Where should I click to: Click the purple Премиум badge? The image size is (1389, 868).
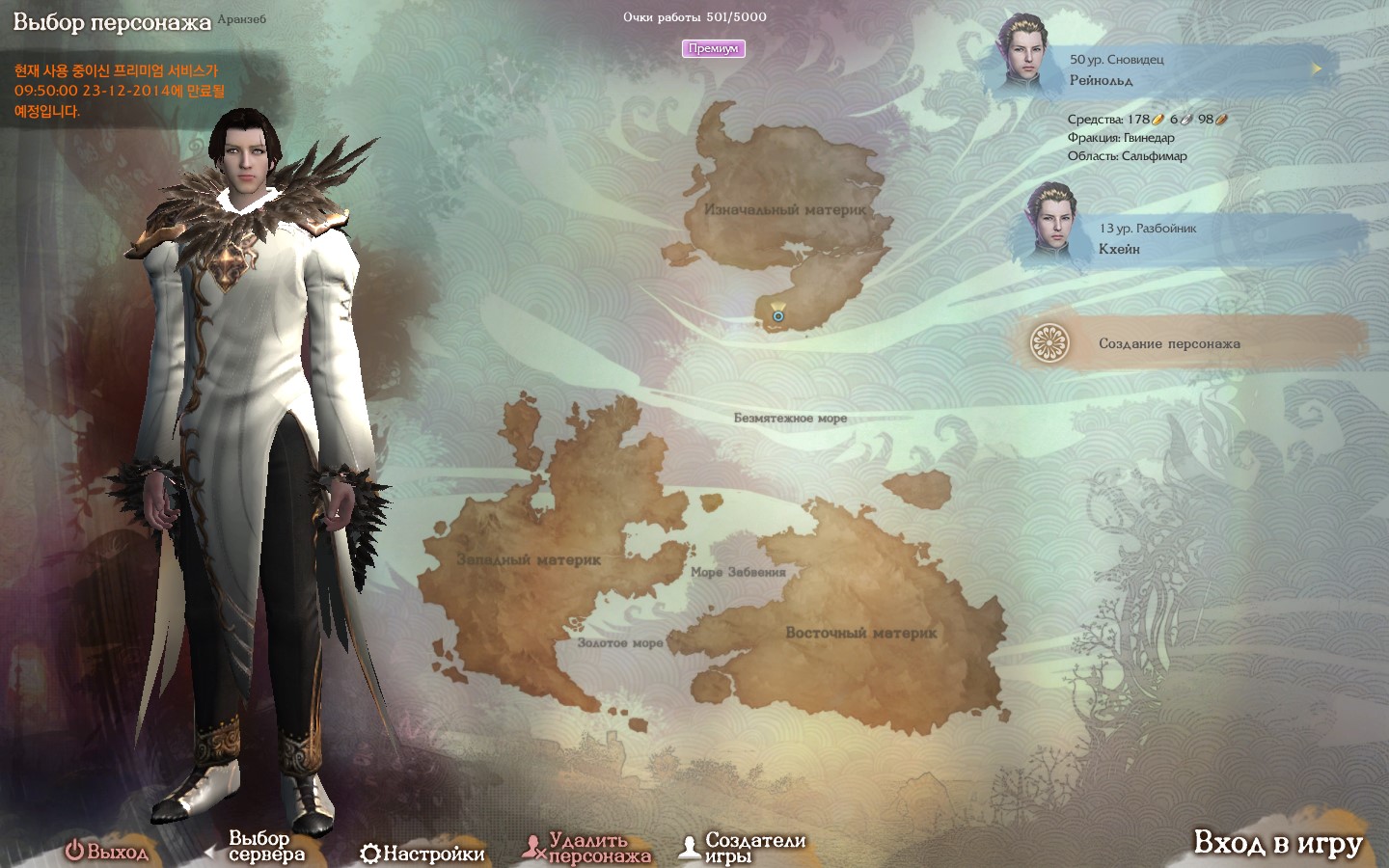pyautogui.click(x=713, y=48)
